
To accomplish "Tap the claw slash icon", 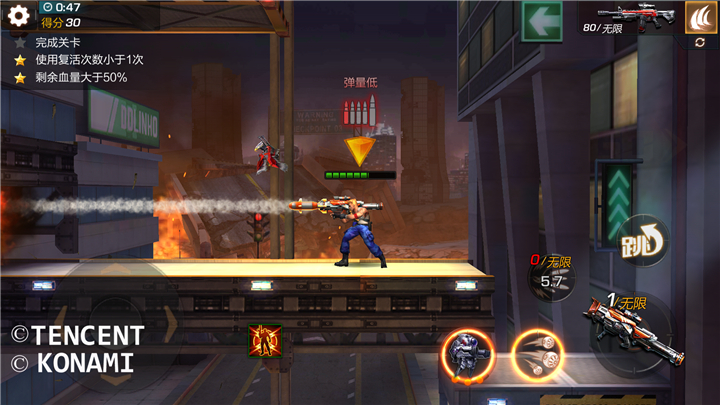I will click(x=700, y=15).
